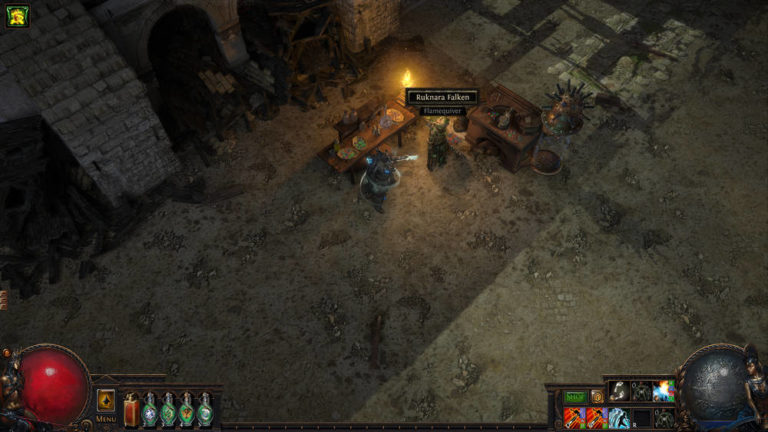Open the Menu button beside the life orb
768x432 pixels.
pyautogui.click(x=106, y=402)
